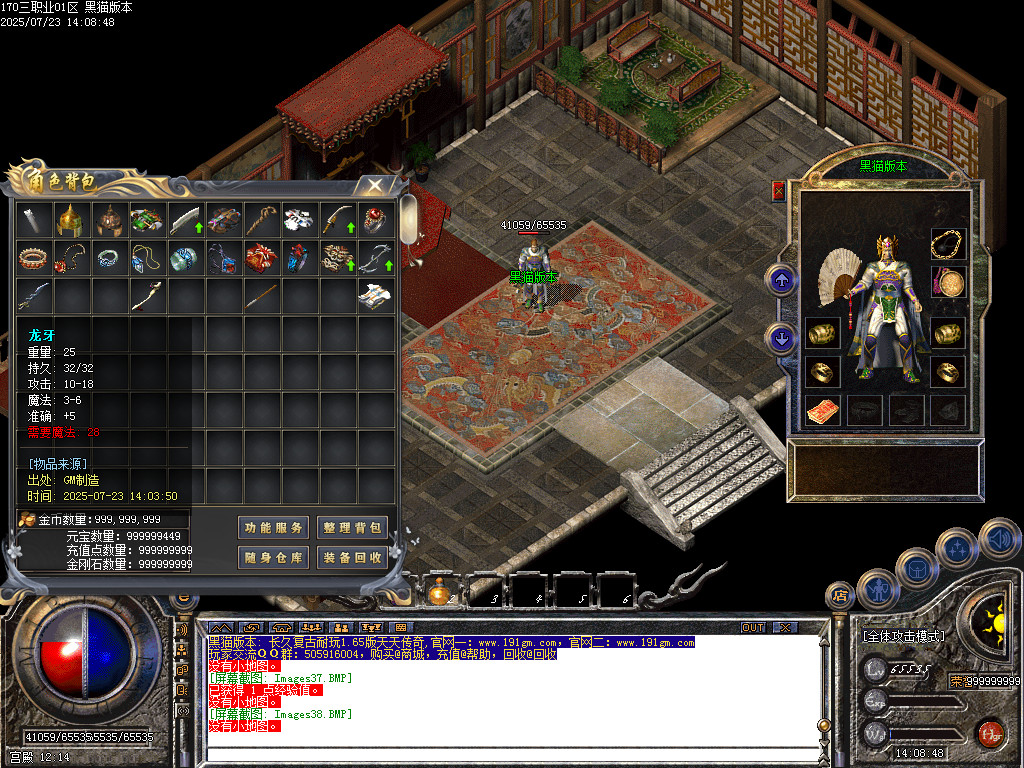Go to next equipment page with down arrow
This screenshot has height=768, width=1024.
pyautogui.click(x=780, y=337)
